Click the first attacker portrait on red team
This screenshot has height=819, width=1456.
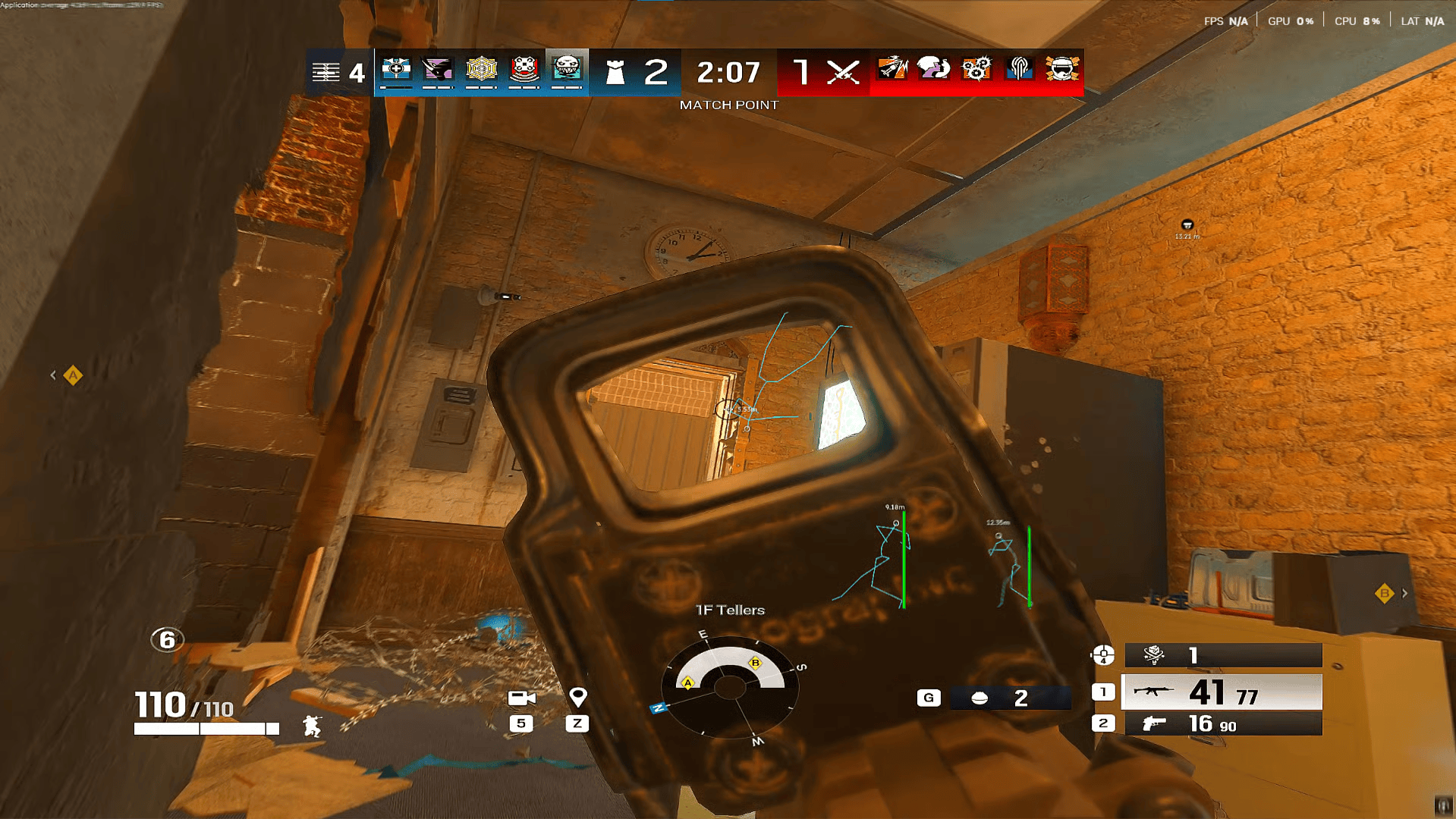[892, 70]
